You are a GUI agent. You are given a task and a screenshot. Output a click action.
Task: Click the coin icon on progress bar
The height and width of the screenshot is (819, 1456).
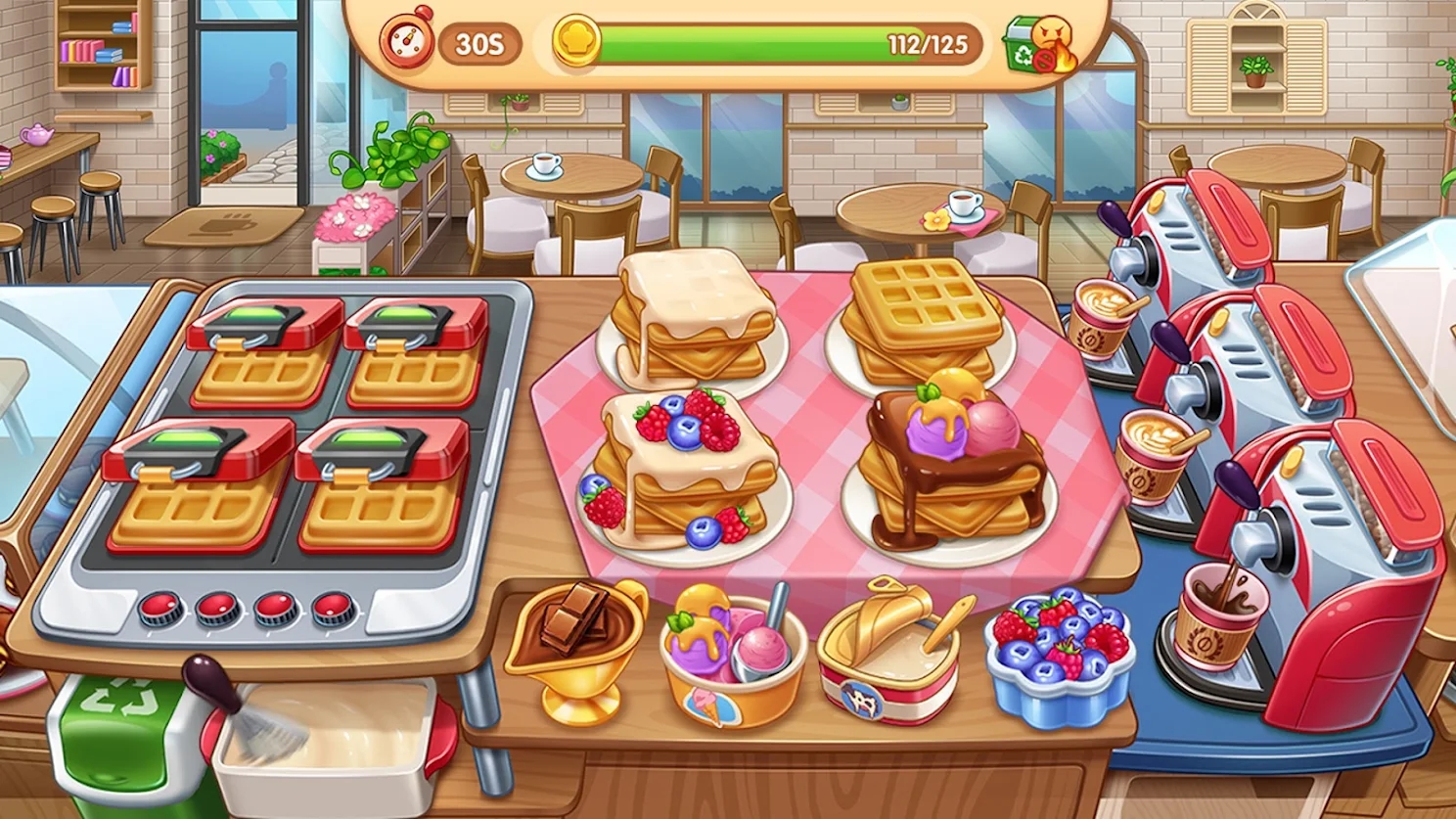(x=577, y=41)
